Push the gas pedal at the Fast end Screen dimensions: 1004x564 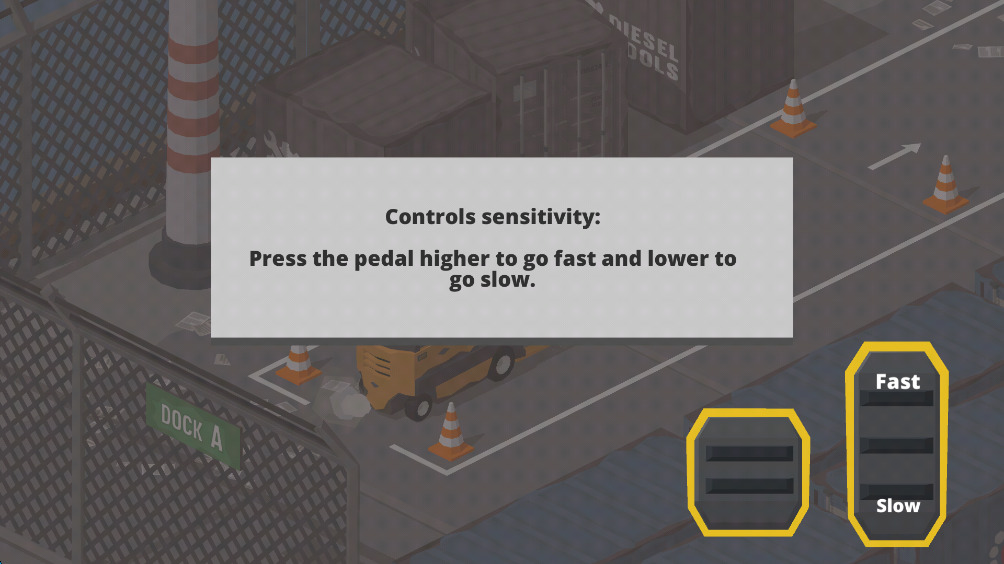click(897, 383)
